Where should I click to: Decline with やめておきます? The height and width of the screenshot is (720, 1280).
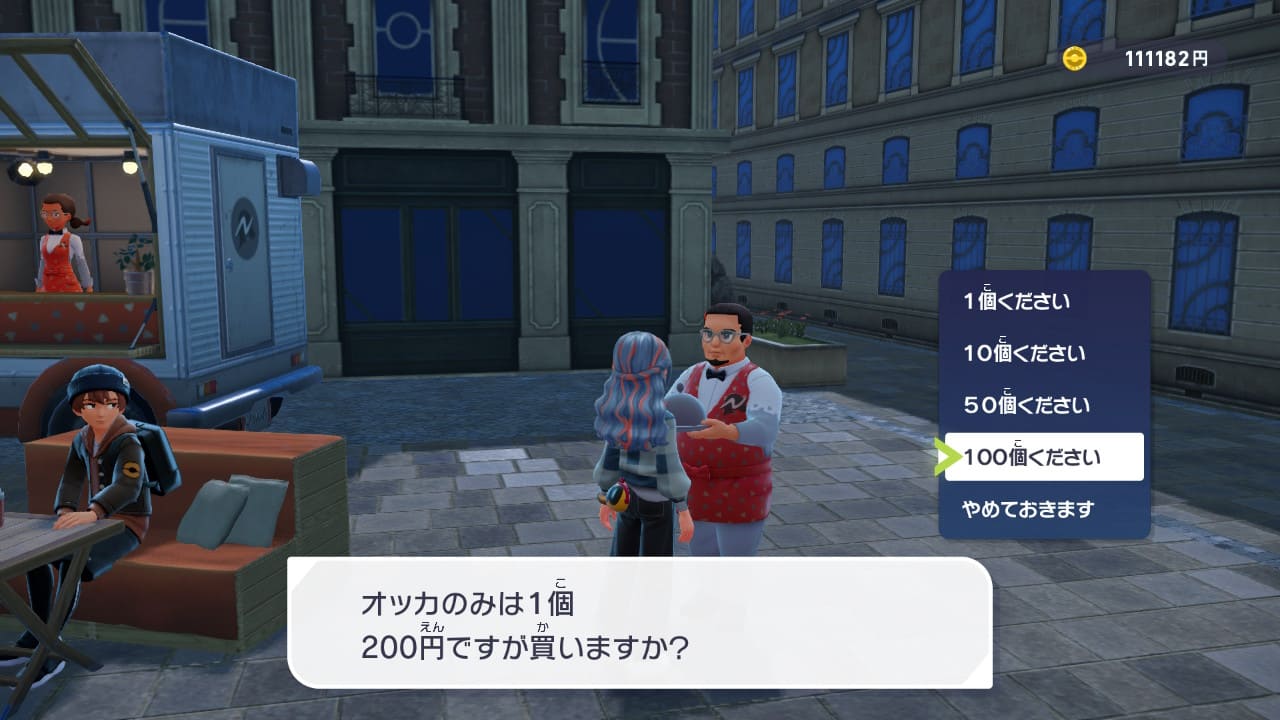point(1028,510)
